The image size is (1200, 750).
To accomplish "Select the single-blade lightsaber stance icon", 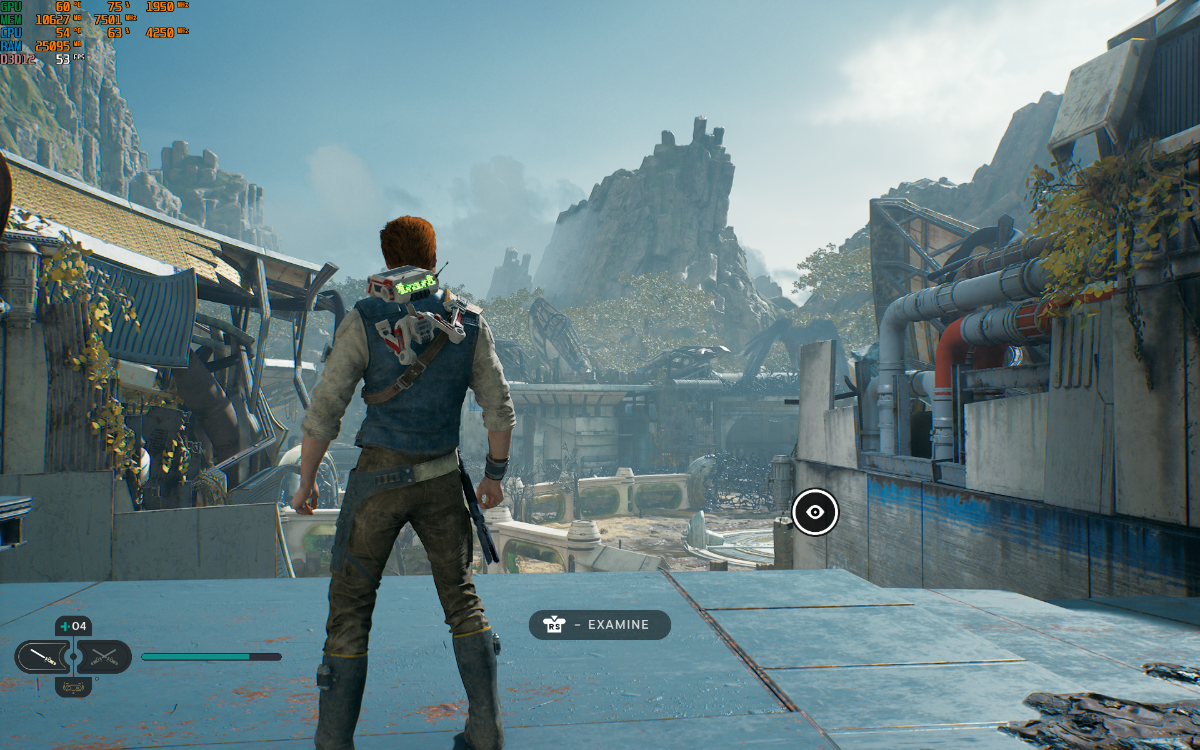I will click(42, 657).
